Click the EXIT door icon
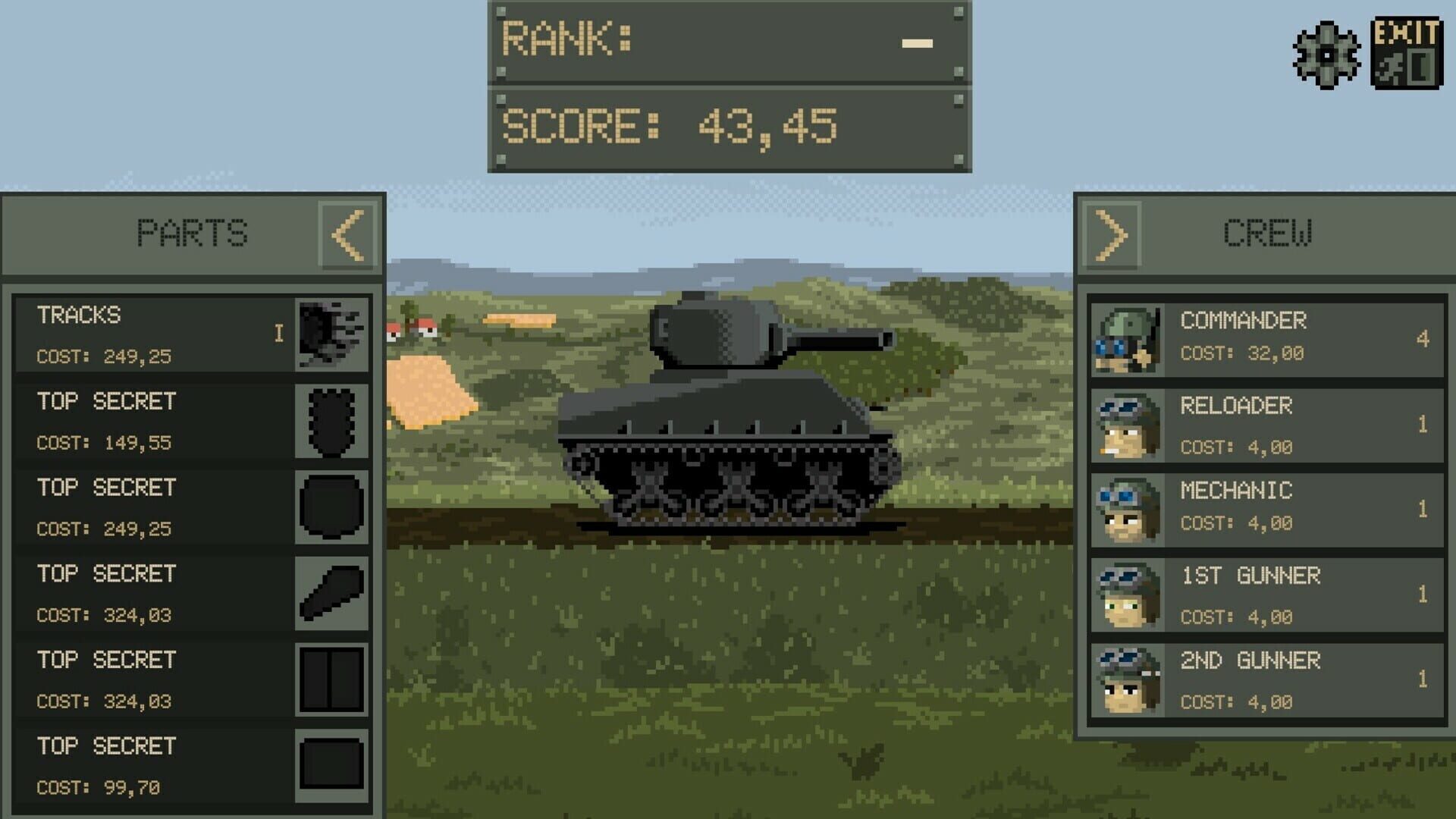 click(1407, 51)
